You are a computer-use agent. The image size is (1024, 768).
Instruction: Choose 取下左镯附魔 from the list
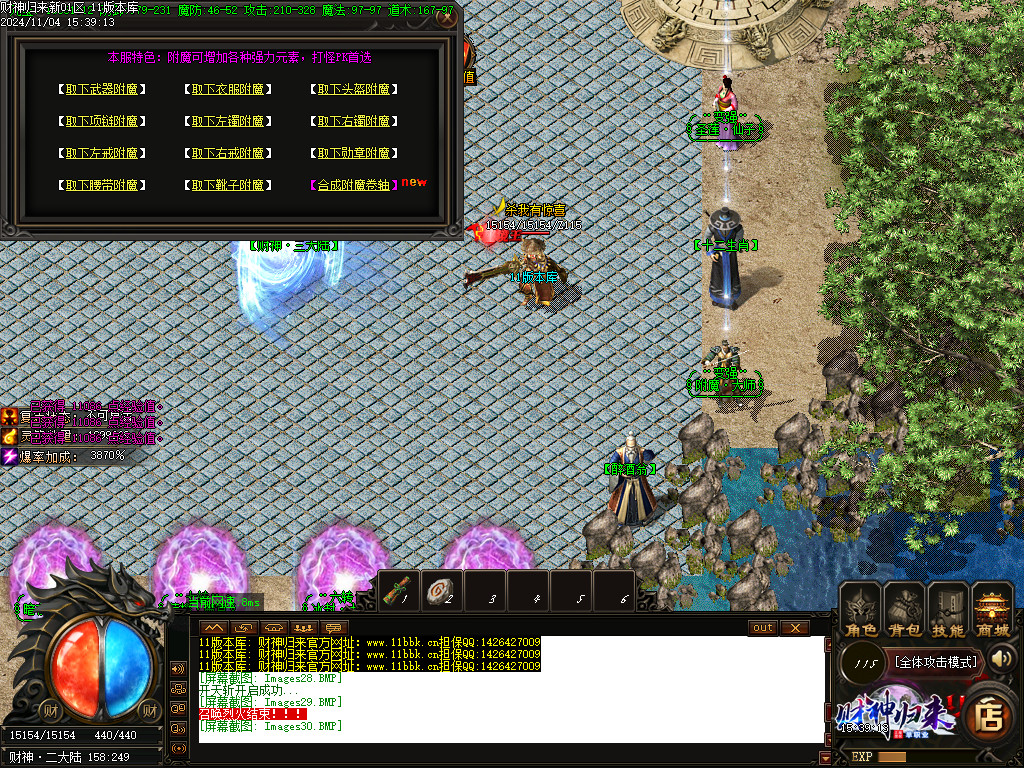pos(229,122)
